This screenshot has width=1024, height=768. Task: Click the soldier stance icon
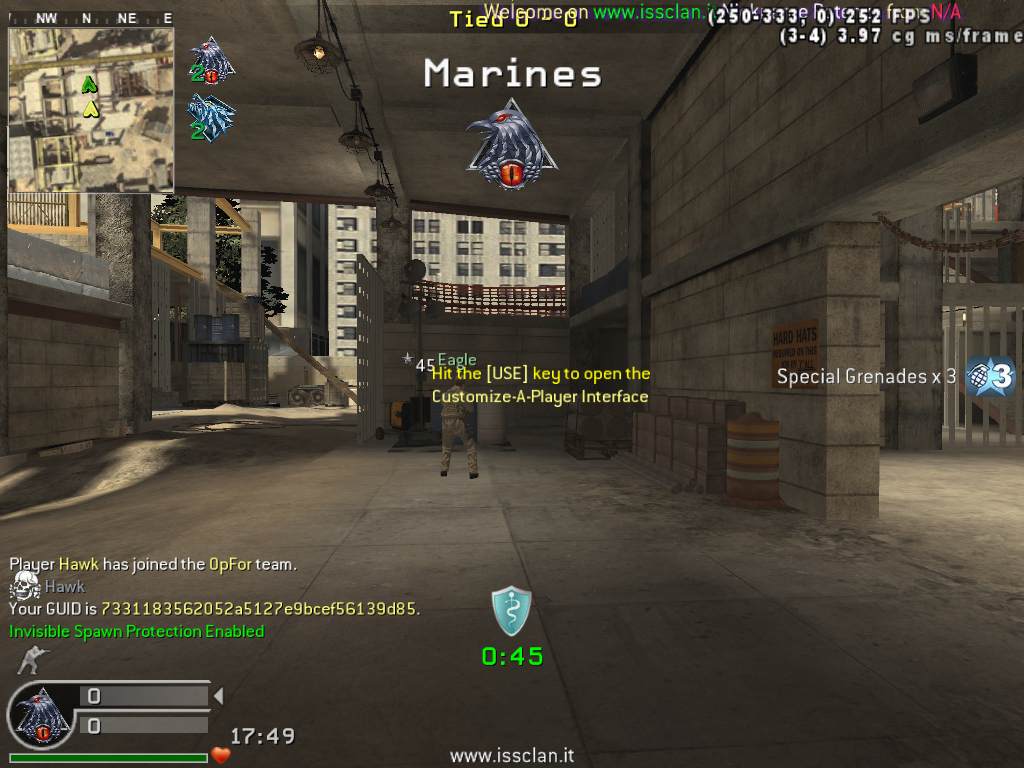pos(32,659)
